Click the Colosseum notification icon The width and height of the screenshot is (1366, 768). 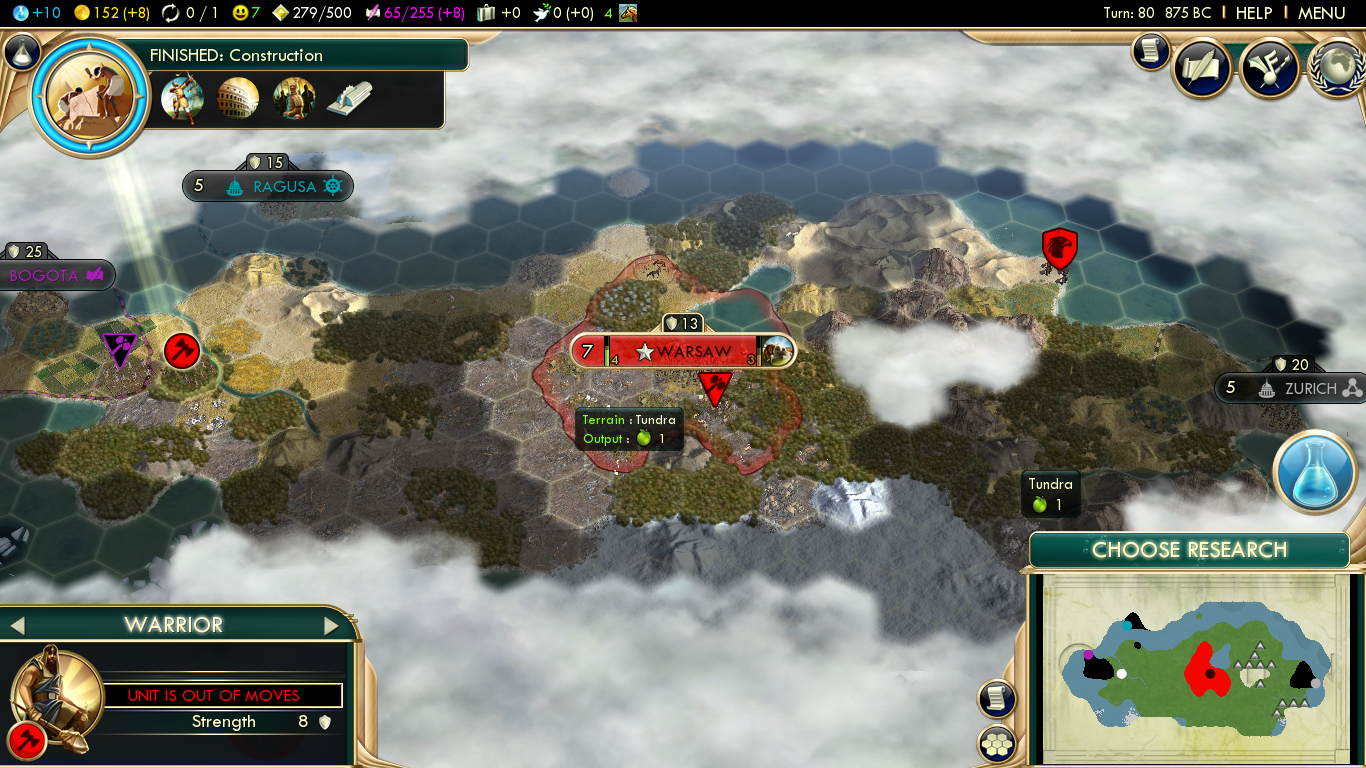tap(238, 98)
